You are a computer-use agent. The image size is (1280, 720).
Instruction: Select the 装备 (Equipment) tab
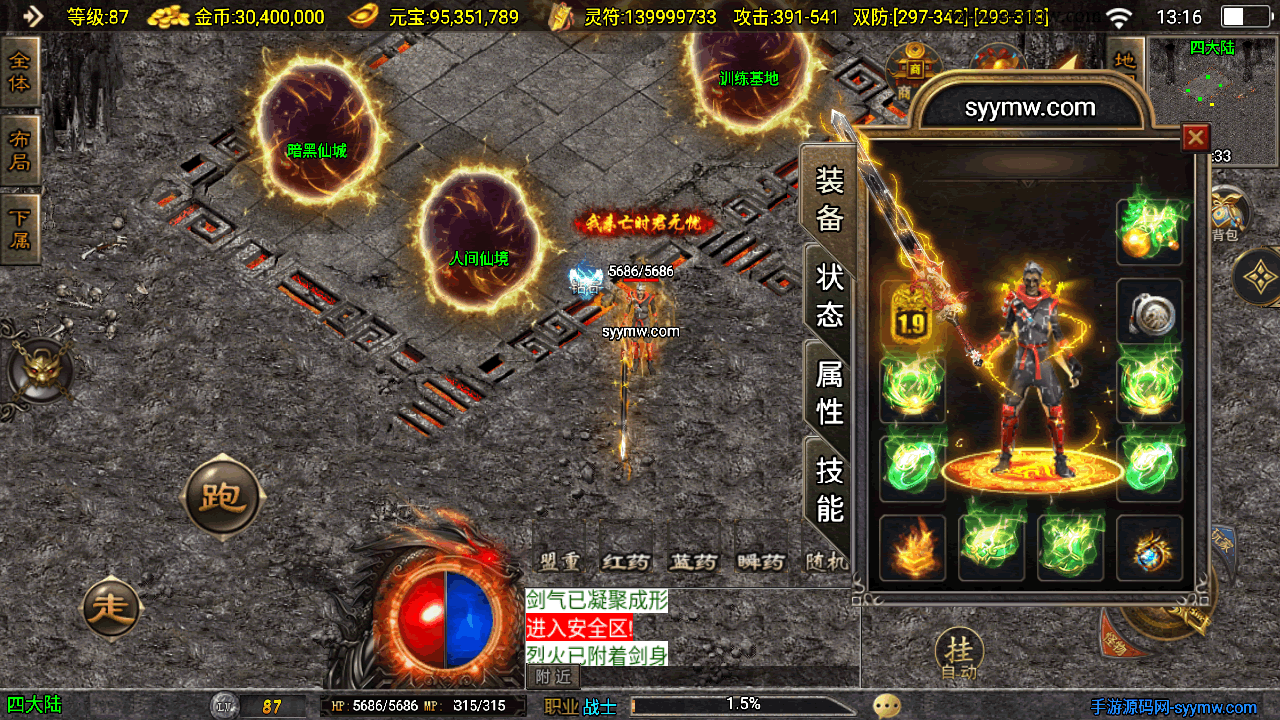click(830, 198)
